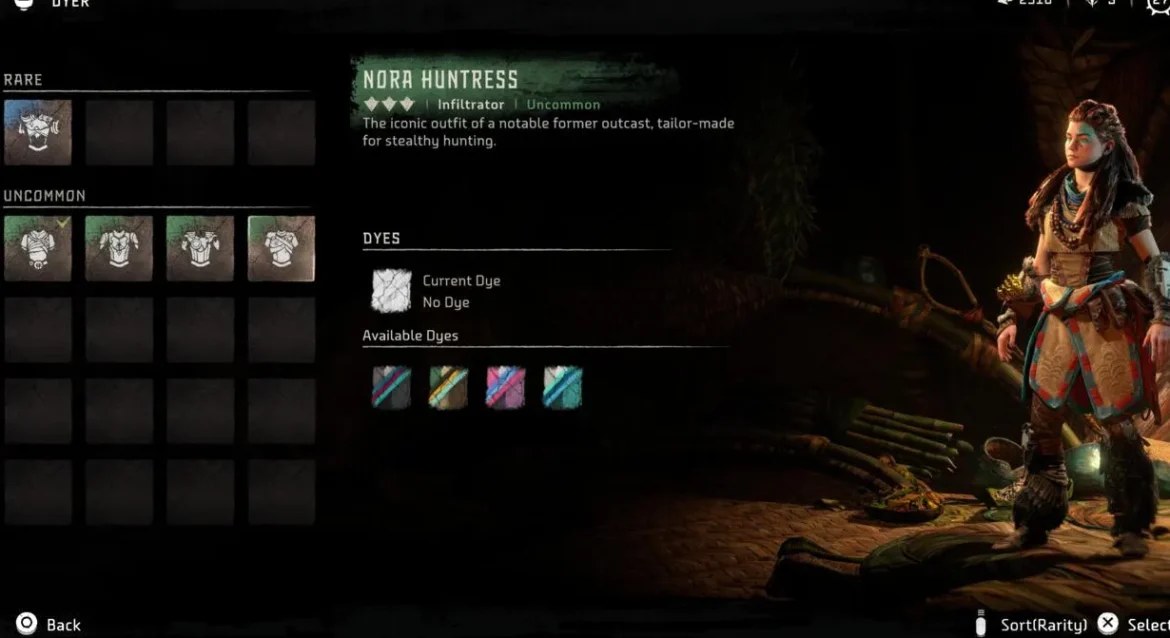This screenshot has height=638, width=1170.
Task: Pick the pink dye with blue stripe
Action: [x=505, y=387]
